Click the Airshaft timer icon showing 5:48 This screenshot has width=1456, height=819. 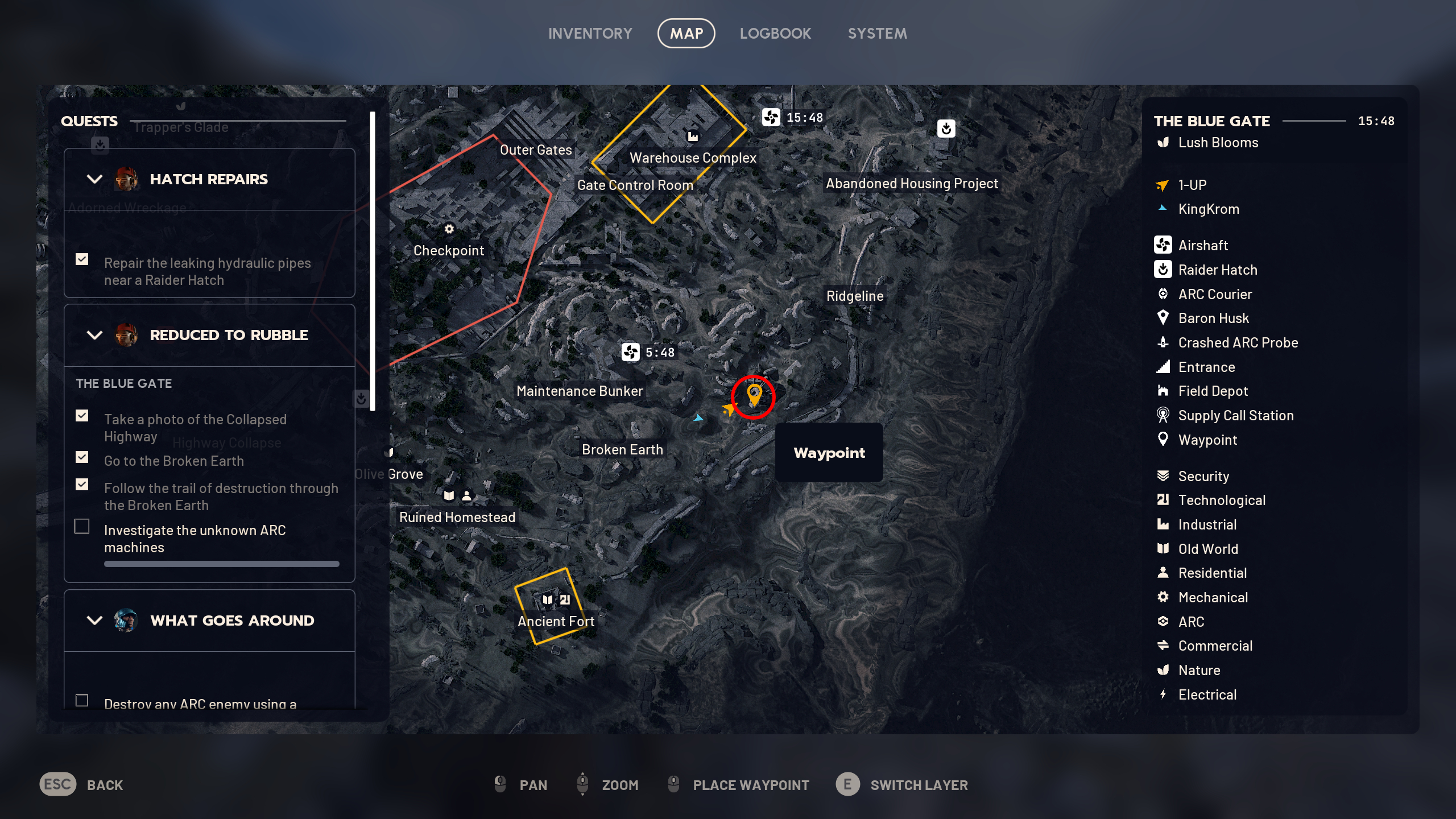[x=631, y=351]
